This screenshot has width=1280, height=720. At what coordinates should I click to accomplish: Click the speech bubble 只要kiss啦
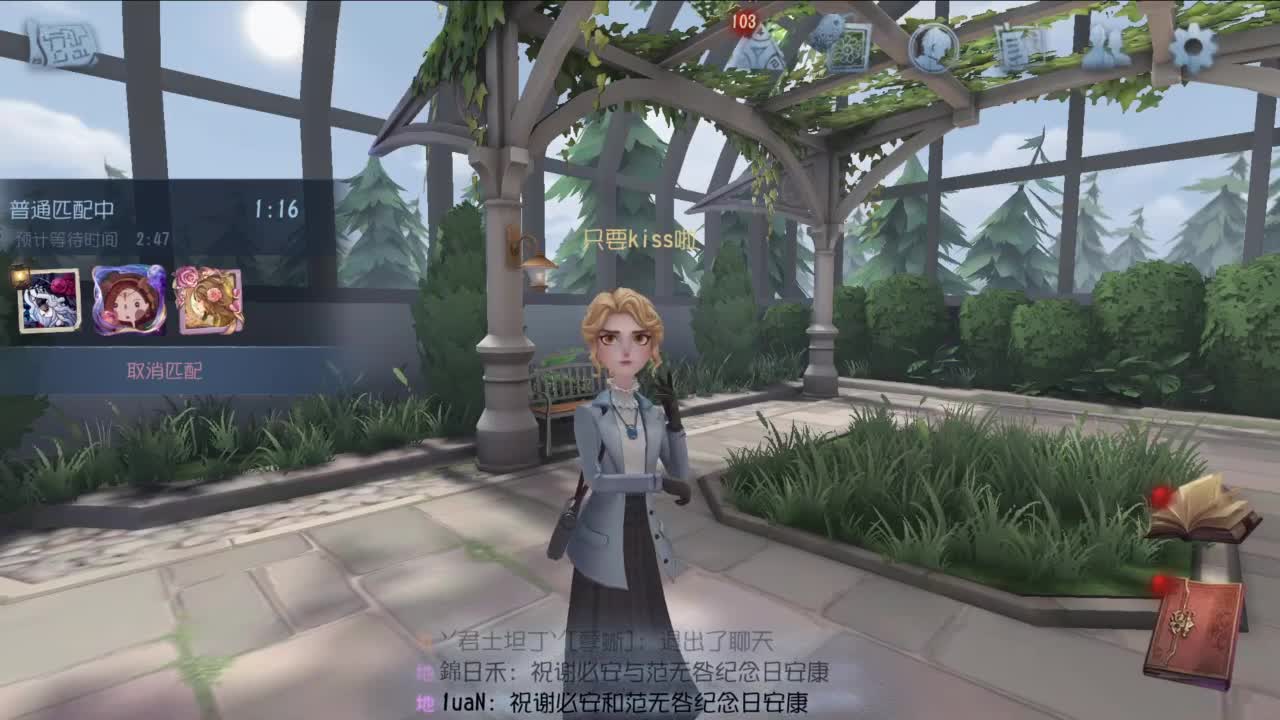[x=640, y=237]
